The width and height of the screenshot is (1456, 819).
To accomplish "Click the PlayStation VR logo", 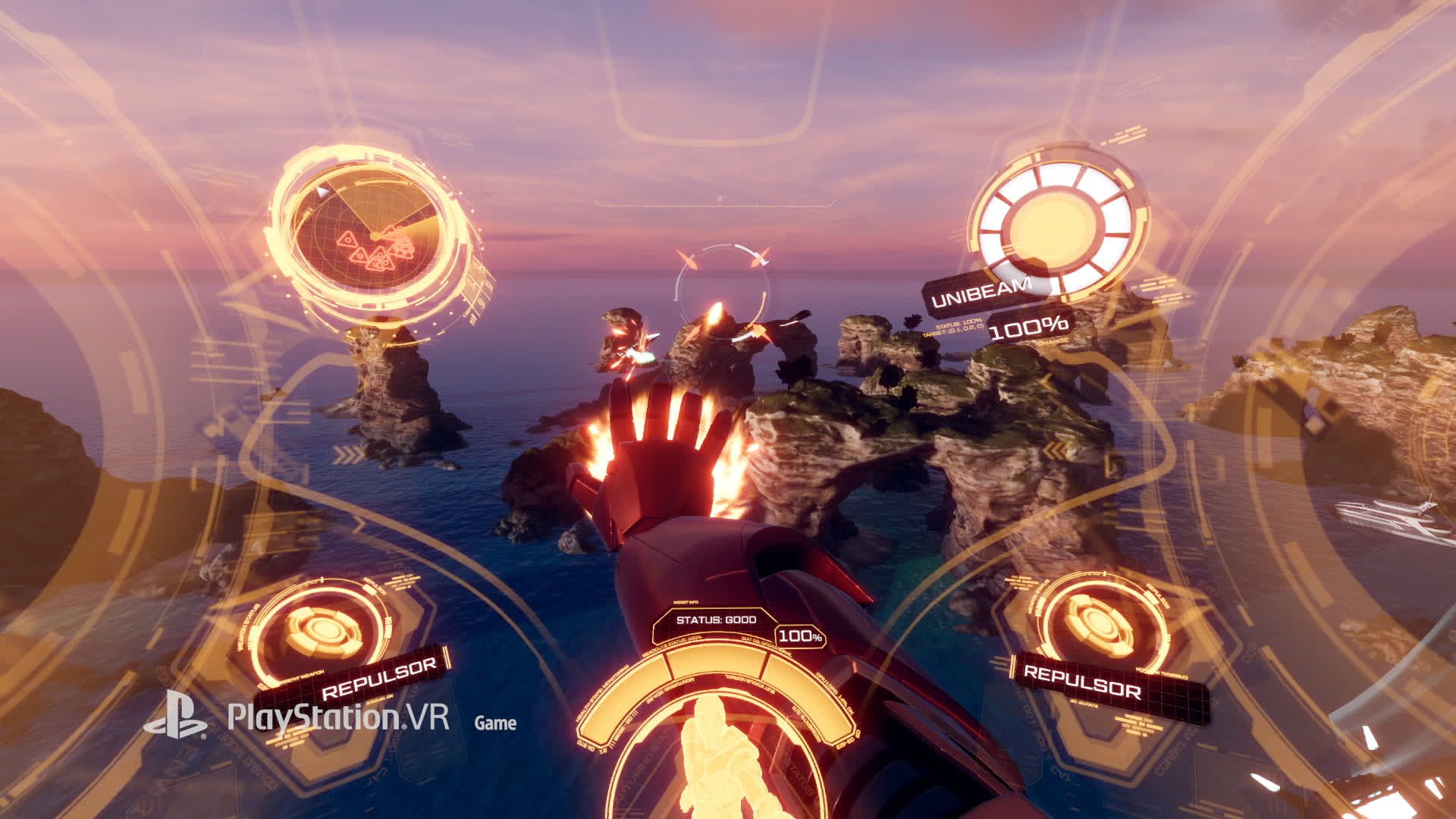I will (297, 717).
